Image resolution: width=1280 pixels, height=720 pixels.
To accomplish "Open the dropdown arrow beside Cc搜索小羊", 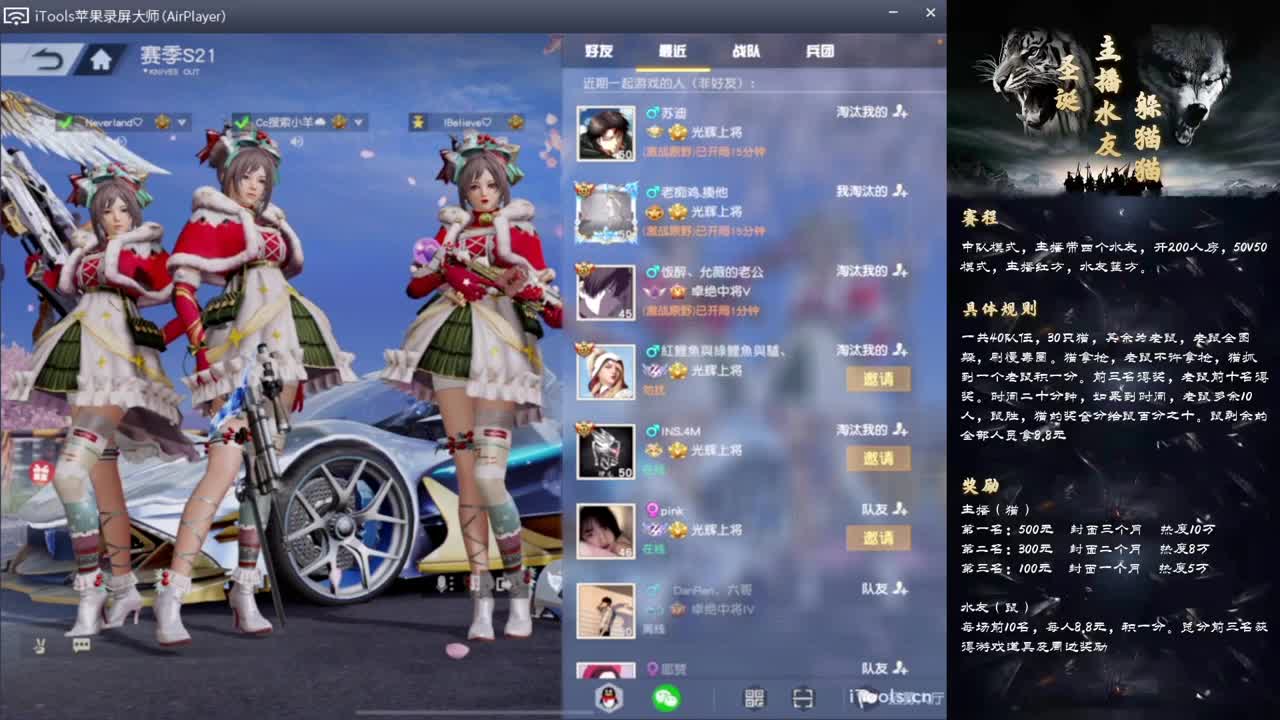I will point(358,122).
